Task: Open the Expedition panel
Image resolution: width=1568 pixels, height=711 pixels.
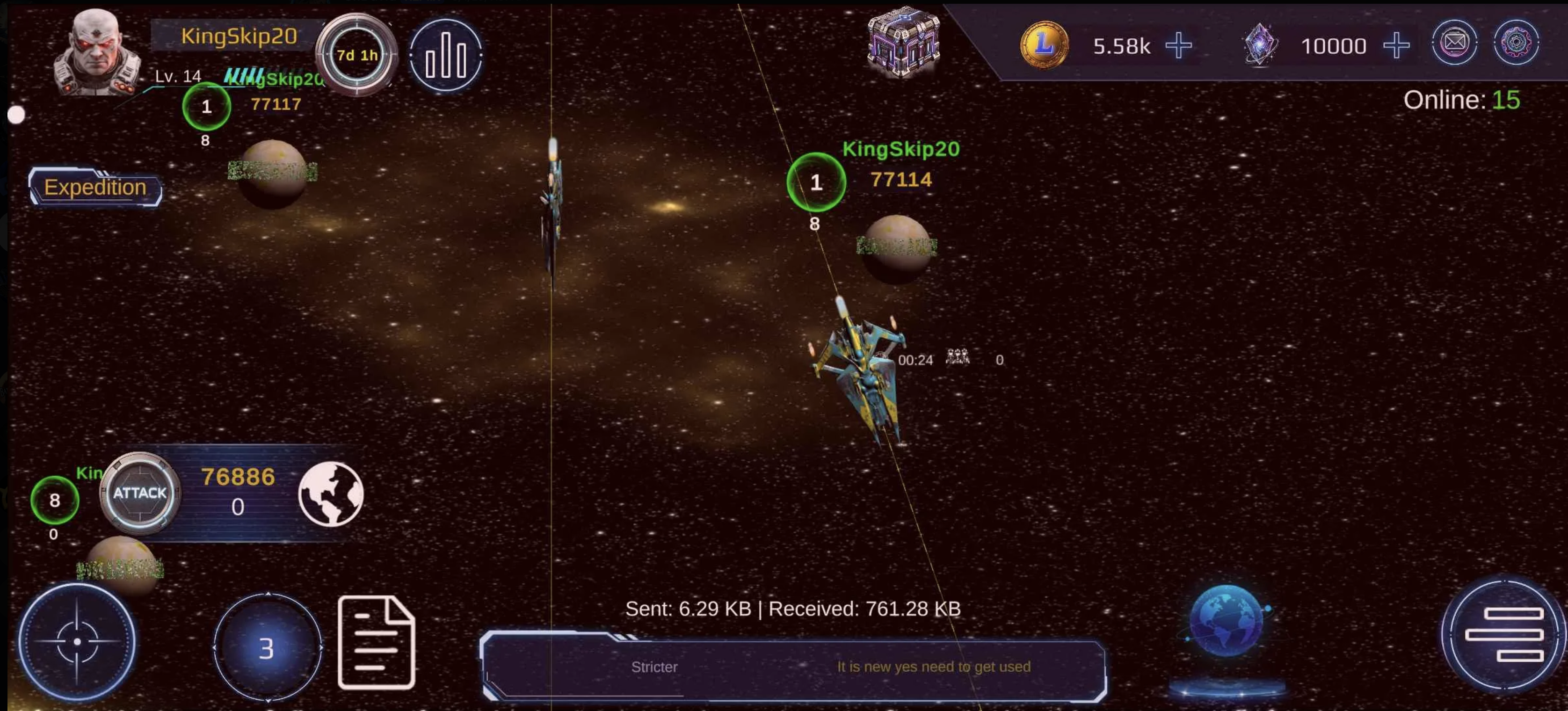Action: click(95, 188)
